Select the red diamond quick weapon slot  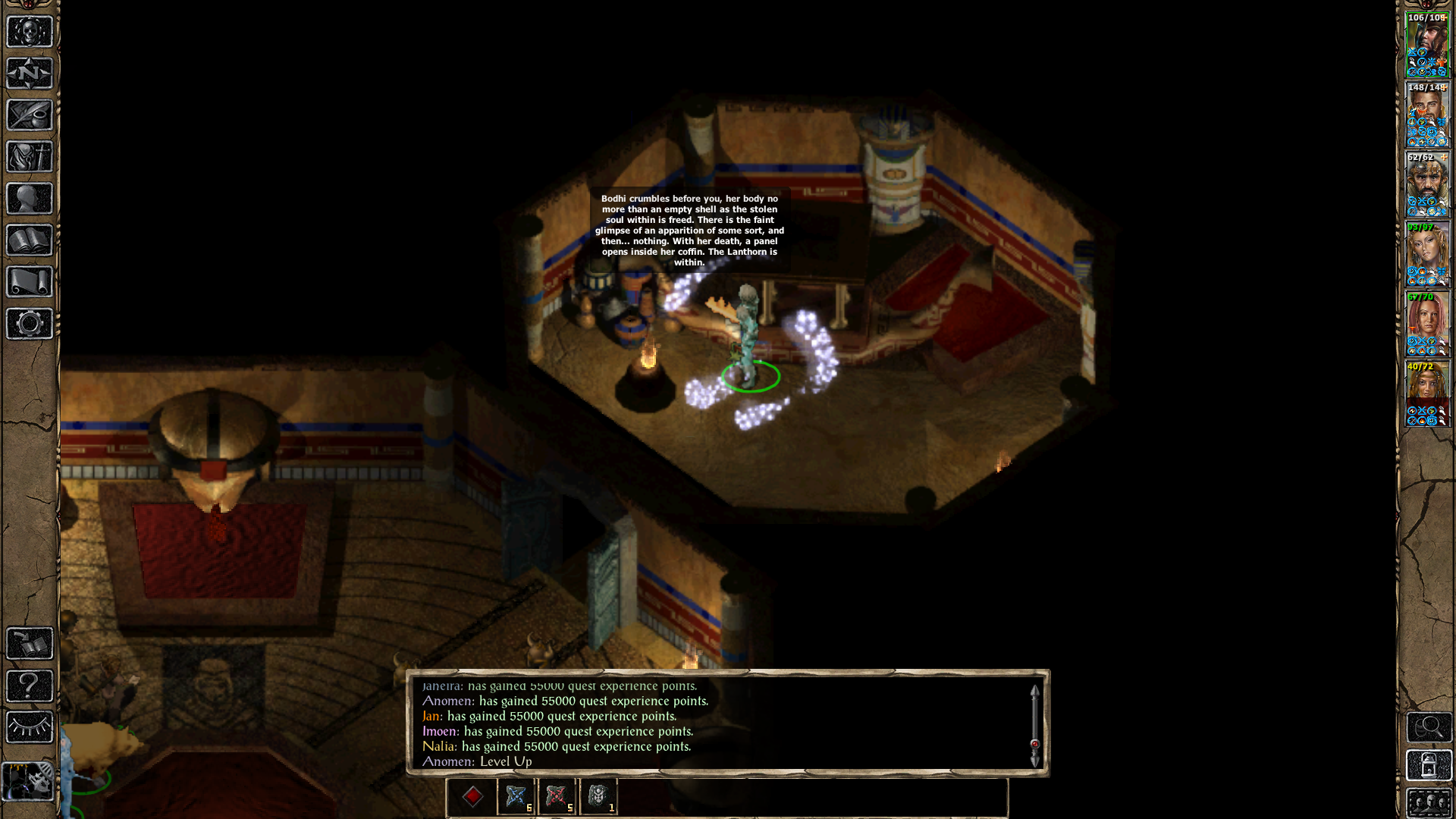coord(474,796)
